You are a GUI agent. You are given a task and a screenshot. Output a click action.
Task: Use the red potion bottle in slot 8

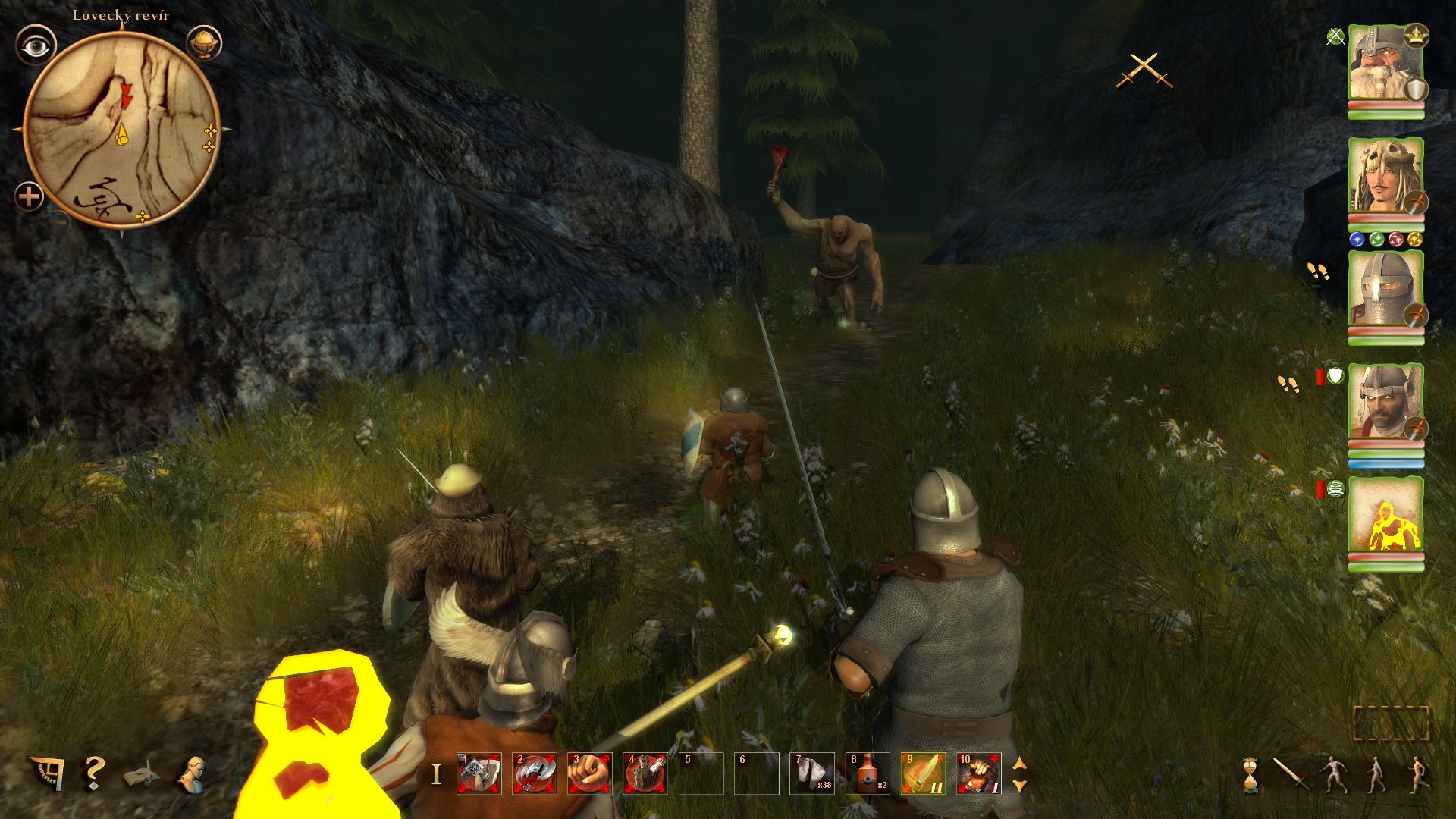(868, 773)
